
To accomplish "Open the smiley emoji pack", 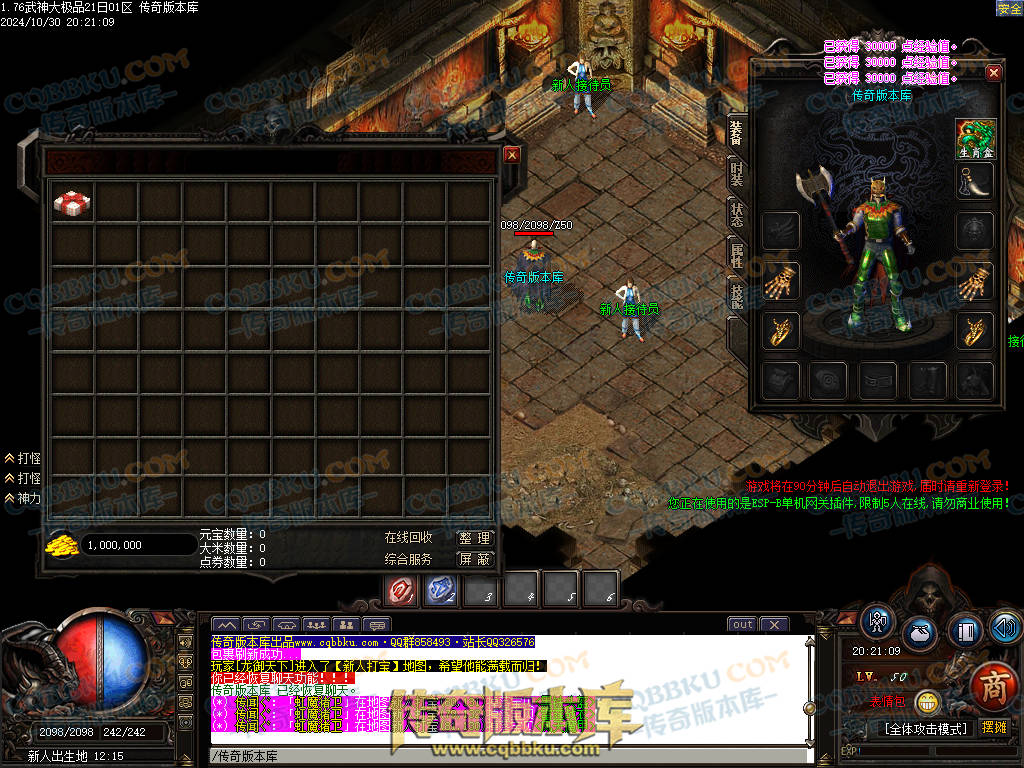I will pyautogui.click(x=928, y=703).
